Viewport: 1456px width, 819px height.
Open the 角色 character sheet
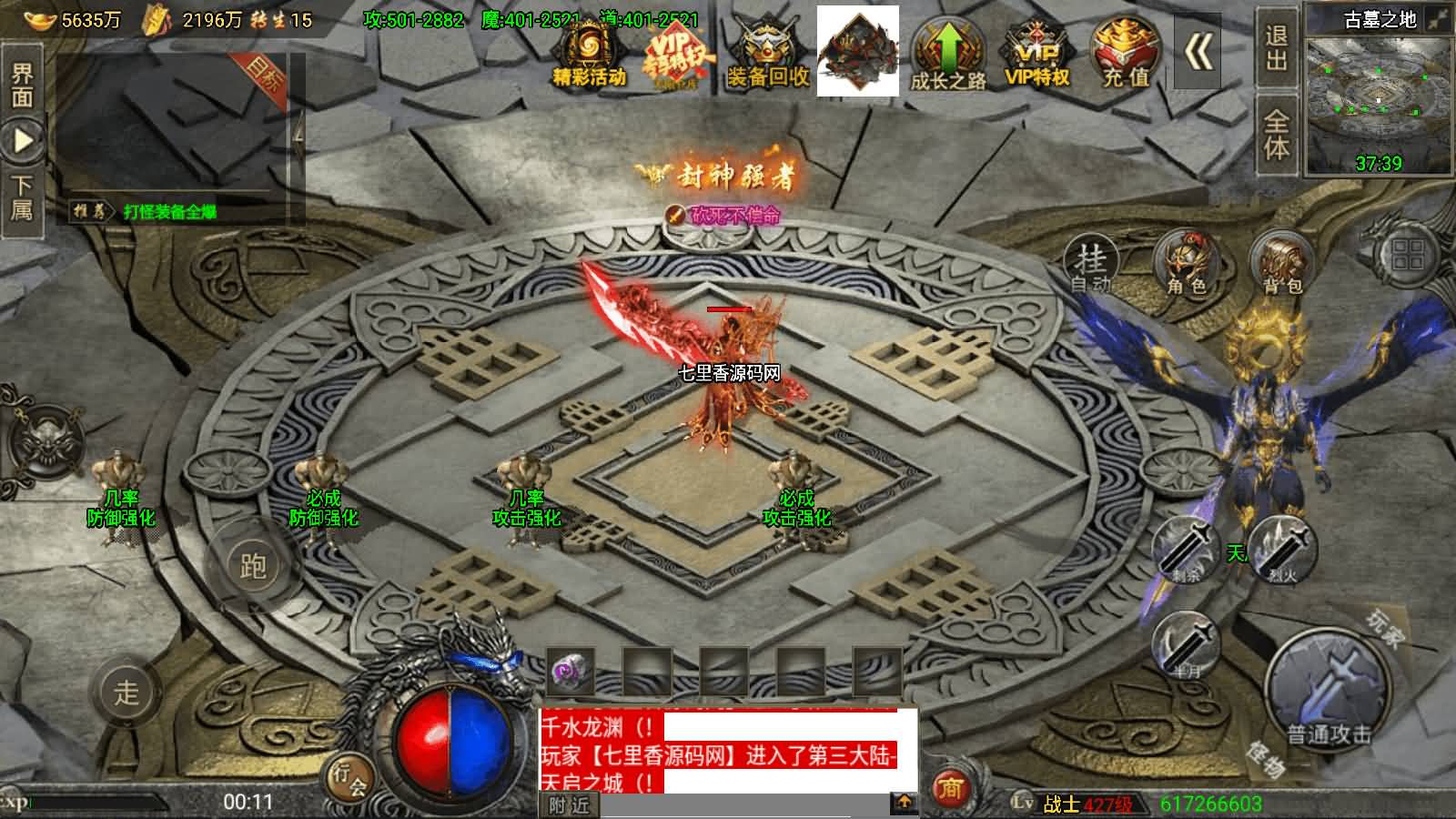1186,264
